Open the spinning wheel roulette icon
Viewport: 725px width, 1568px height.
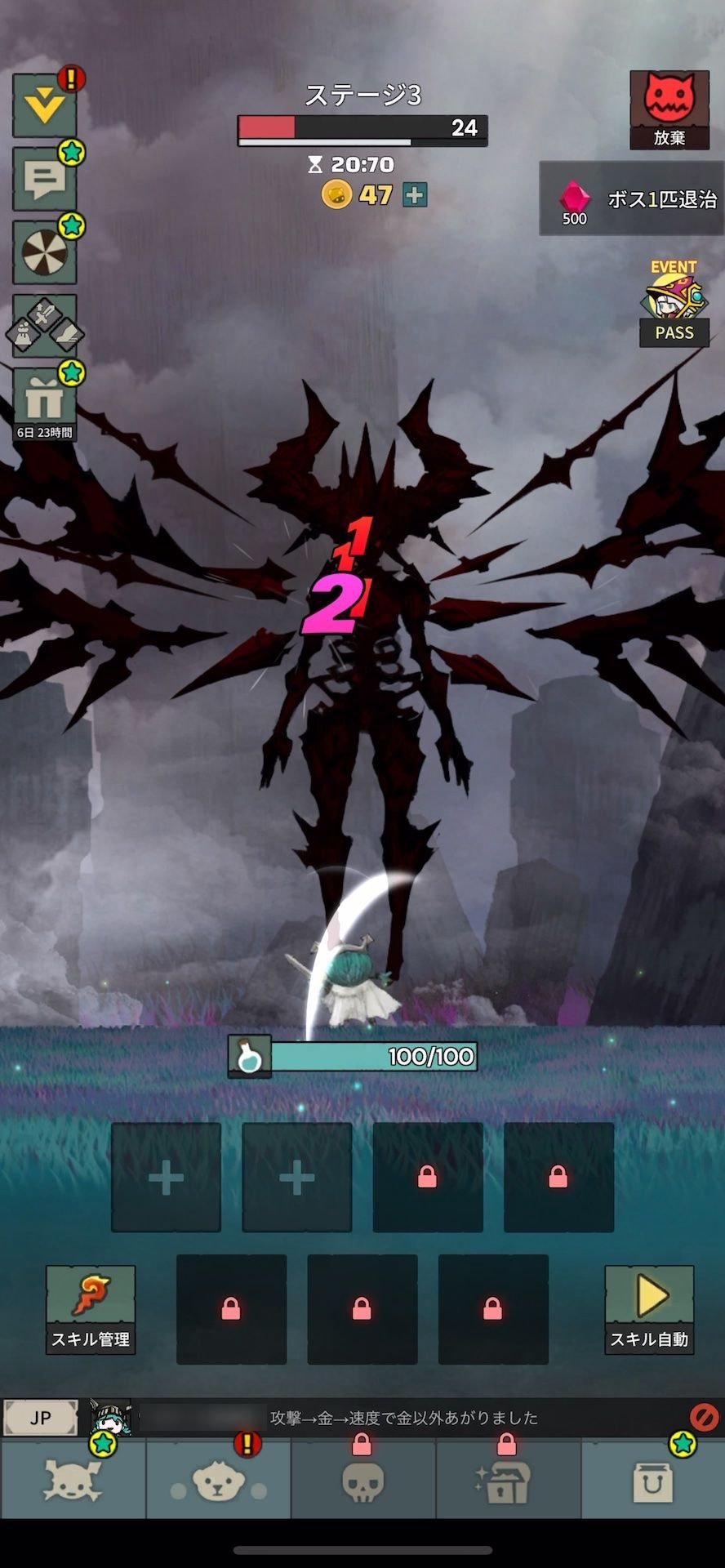pos(45,252)
